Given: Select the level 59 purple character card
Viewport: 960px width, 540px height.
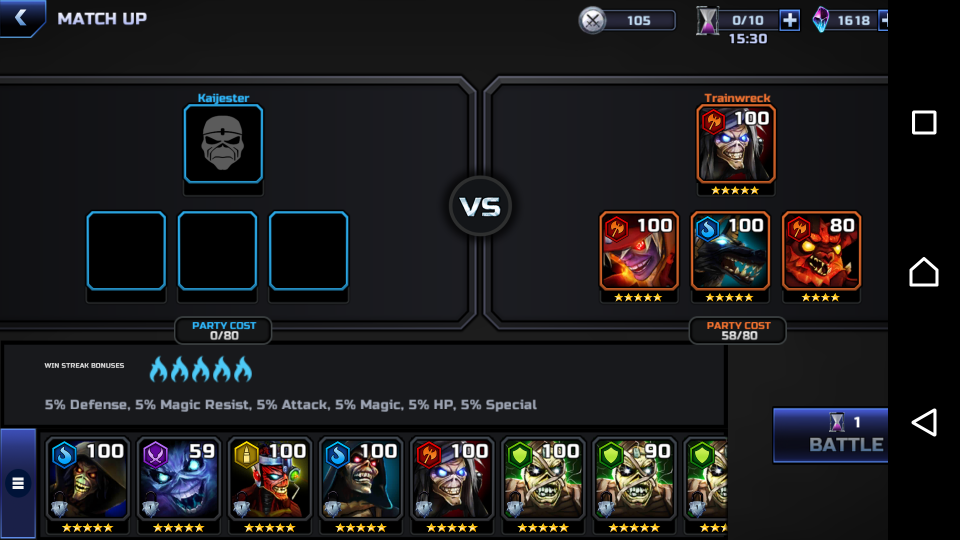Looking at the screenshot, I should (178, 485).
